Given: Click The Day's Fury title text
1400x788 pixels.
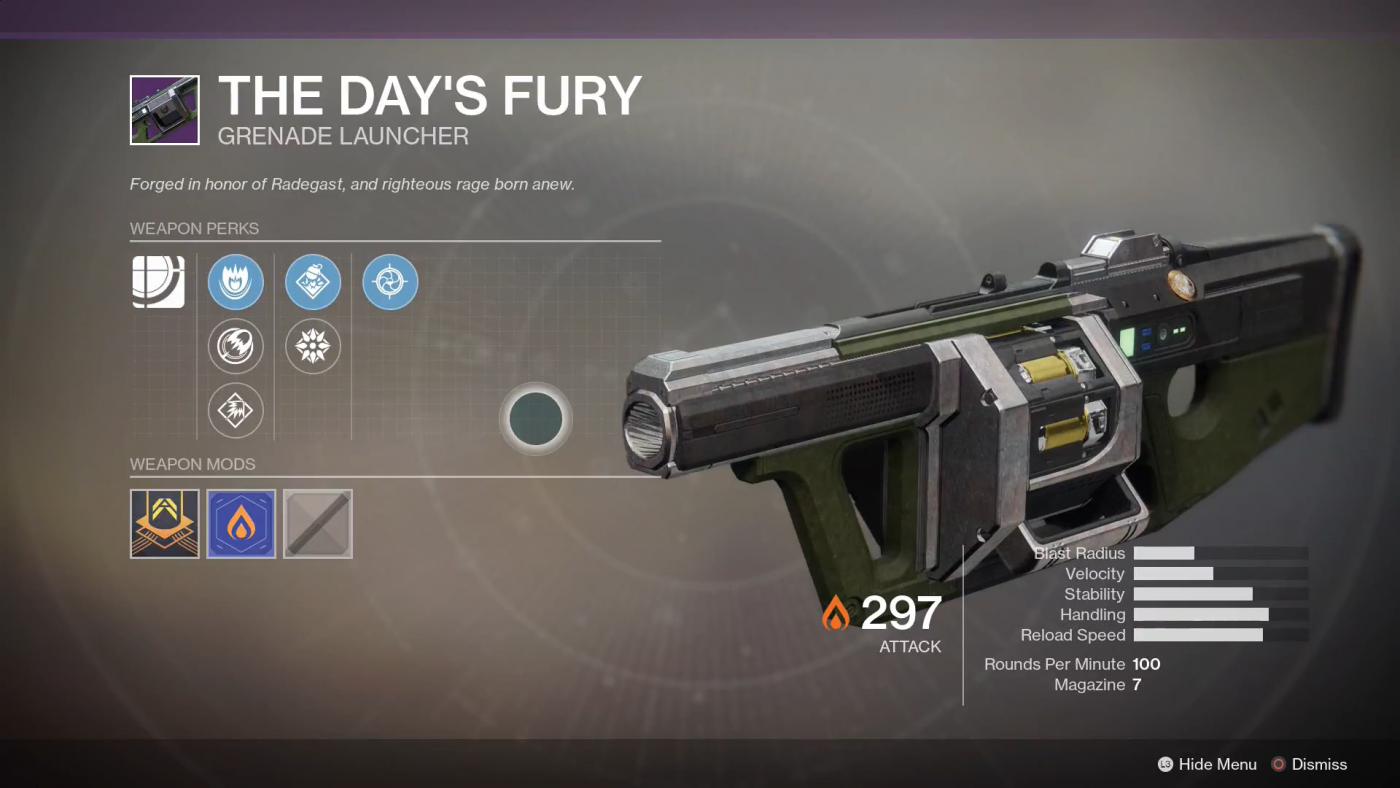Looking at the screenshot, I should pyautogui.click(x=429, y=95).
